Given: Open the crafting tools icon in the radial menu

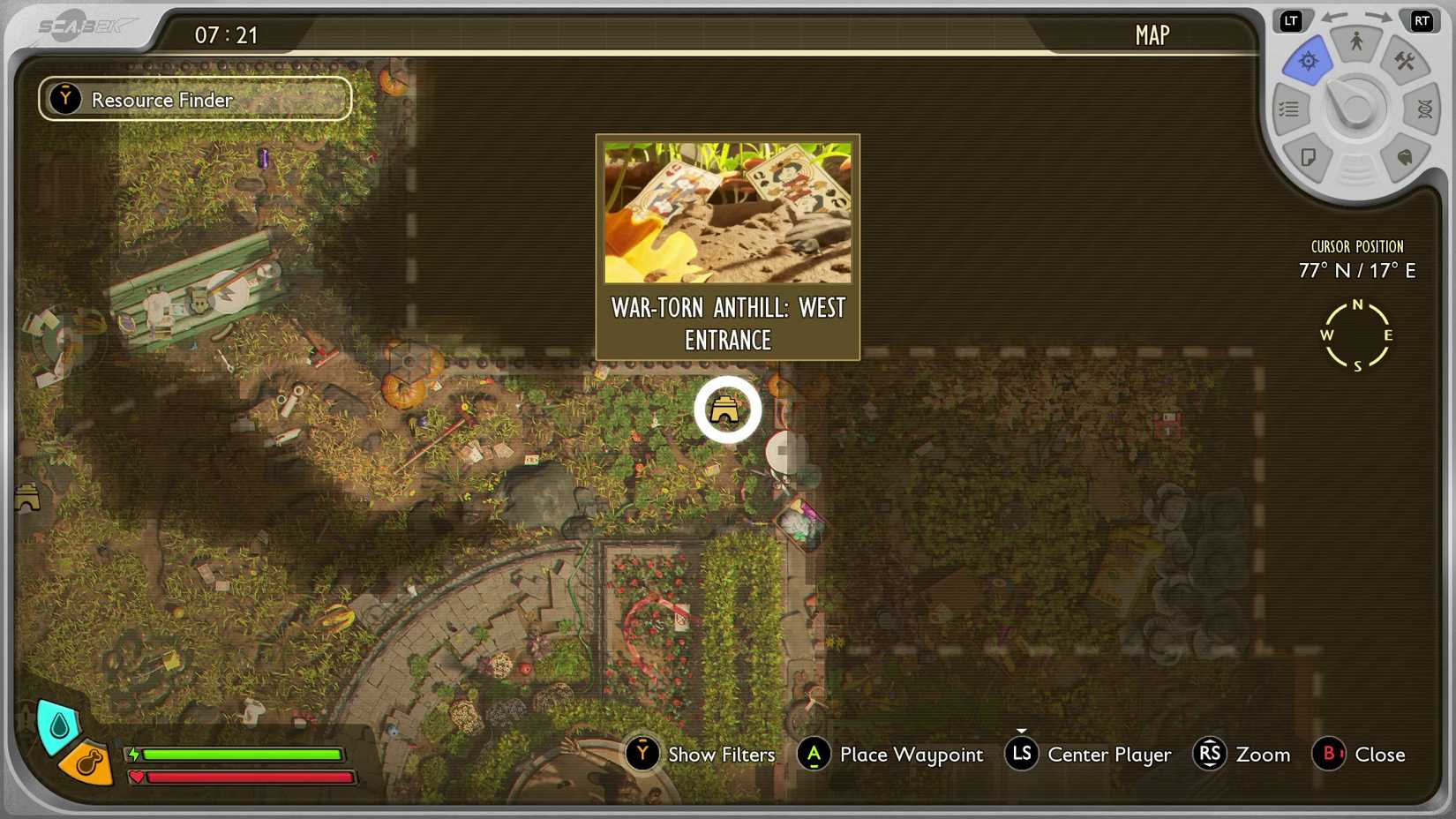Looking at the screenshot, I should [x=1405, y=62].
